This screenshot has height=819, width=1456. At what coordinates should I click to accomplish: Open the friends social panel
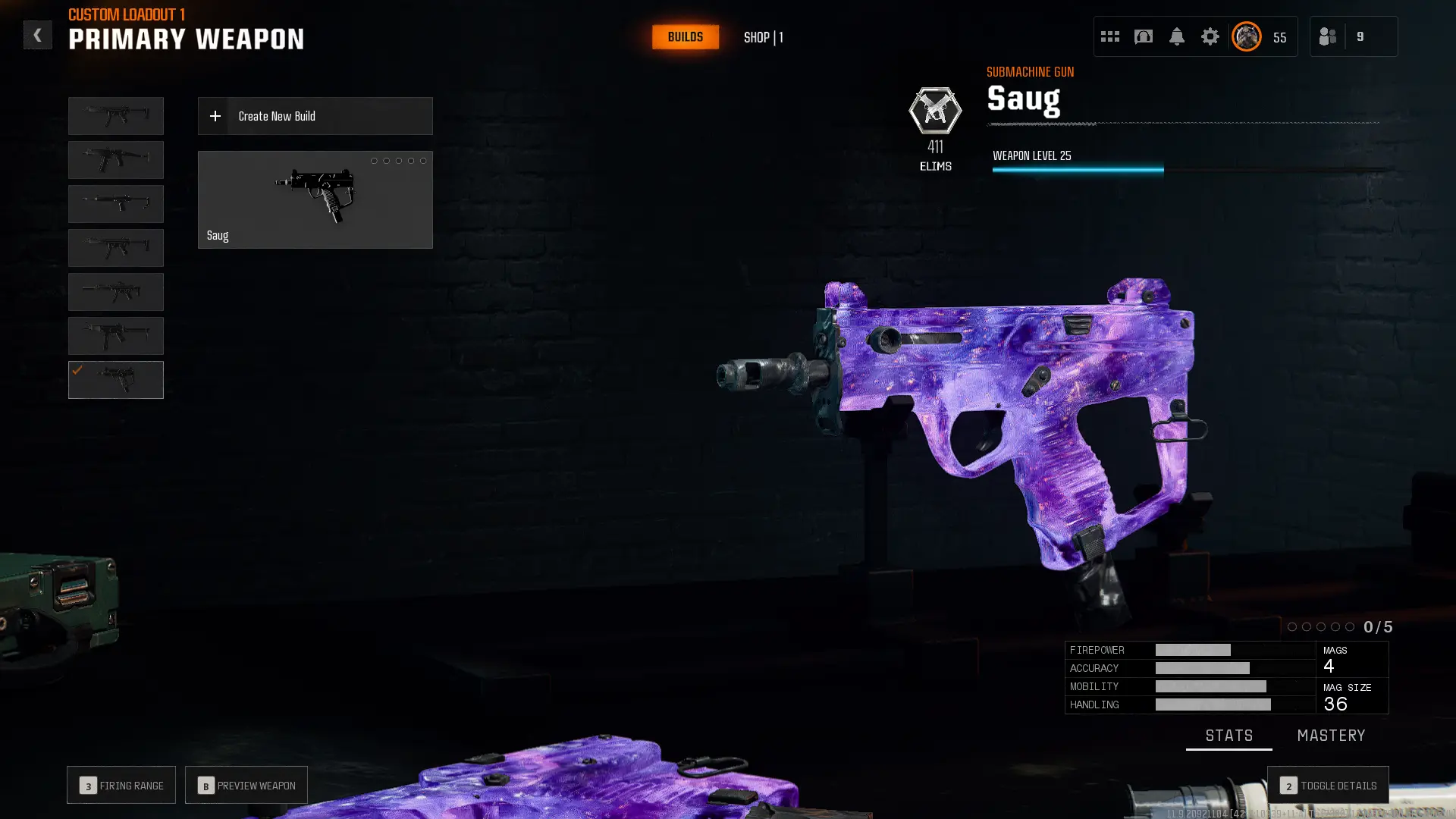1327,36
